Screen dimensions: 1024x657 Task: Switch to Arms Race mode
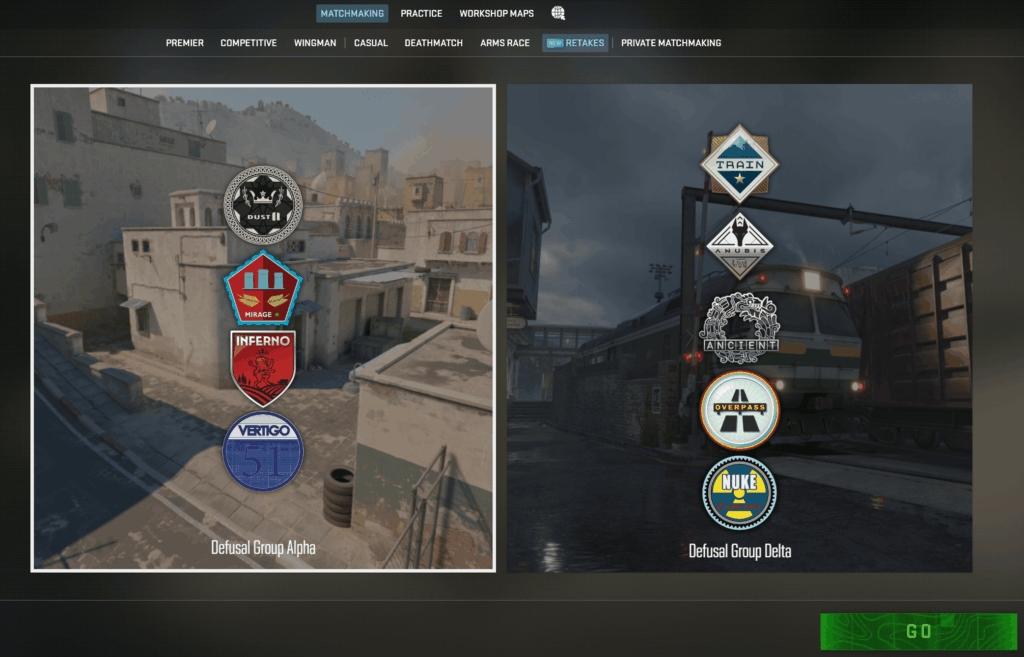pos(505,43)
